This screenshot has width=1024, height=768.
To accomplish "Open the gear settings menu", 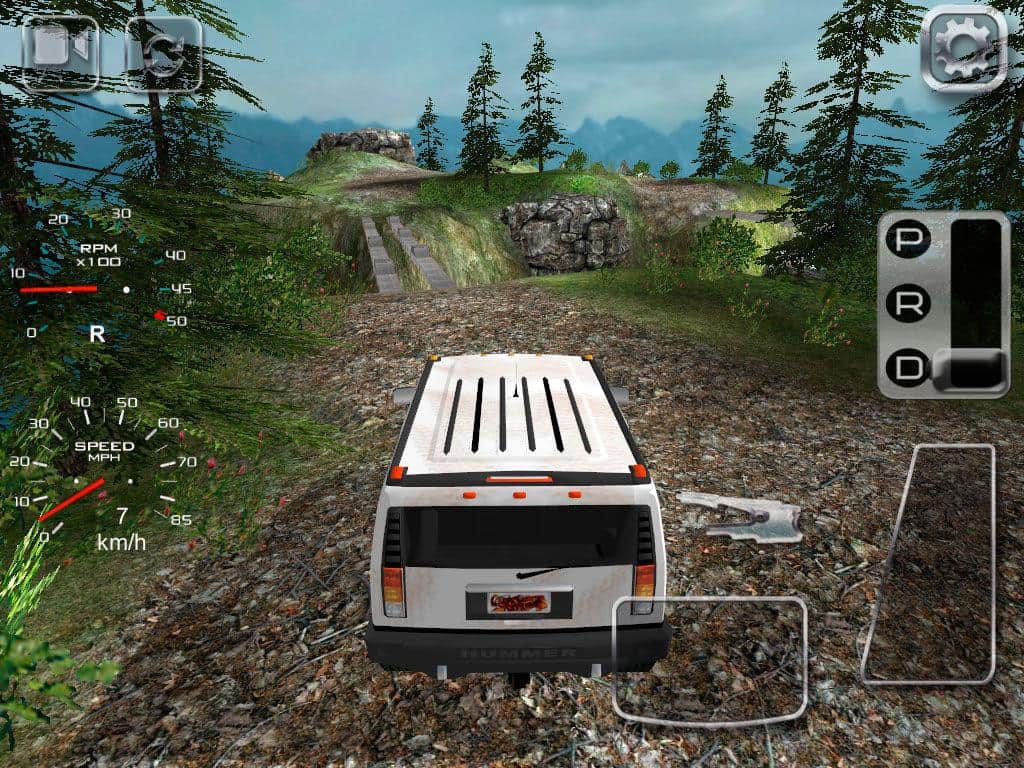I will coord(963,48).
